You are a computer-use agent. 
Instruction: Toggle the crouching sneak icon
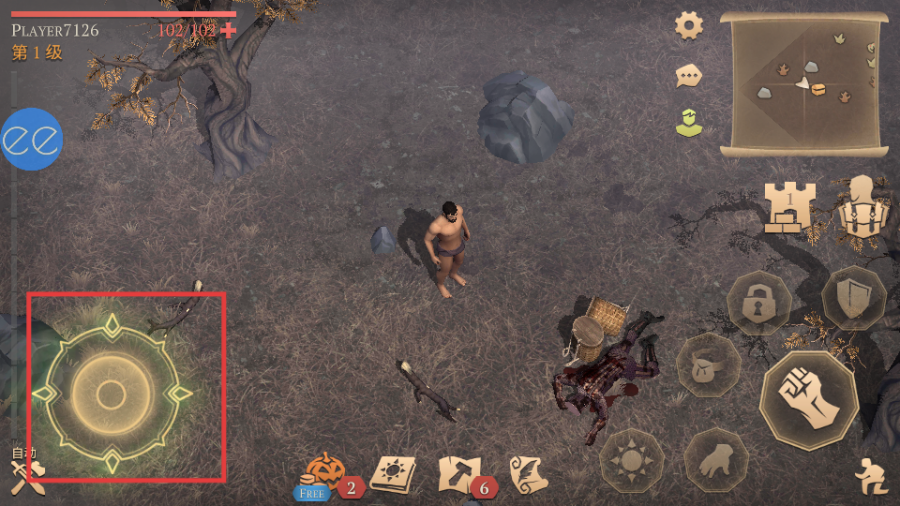click(870, 477)
